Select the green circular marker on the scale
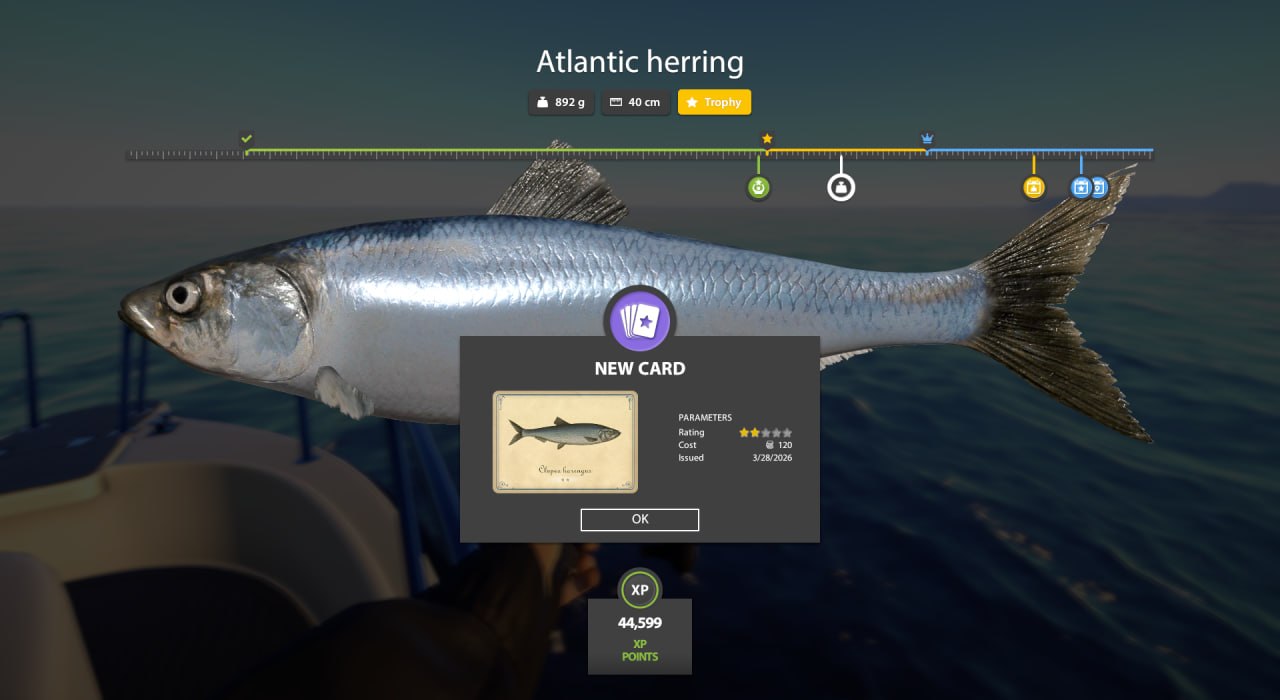Image resolution: width=1280 pixels, height=700 pixels. point(758,187)
